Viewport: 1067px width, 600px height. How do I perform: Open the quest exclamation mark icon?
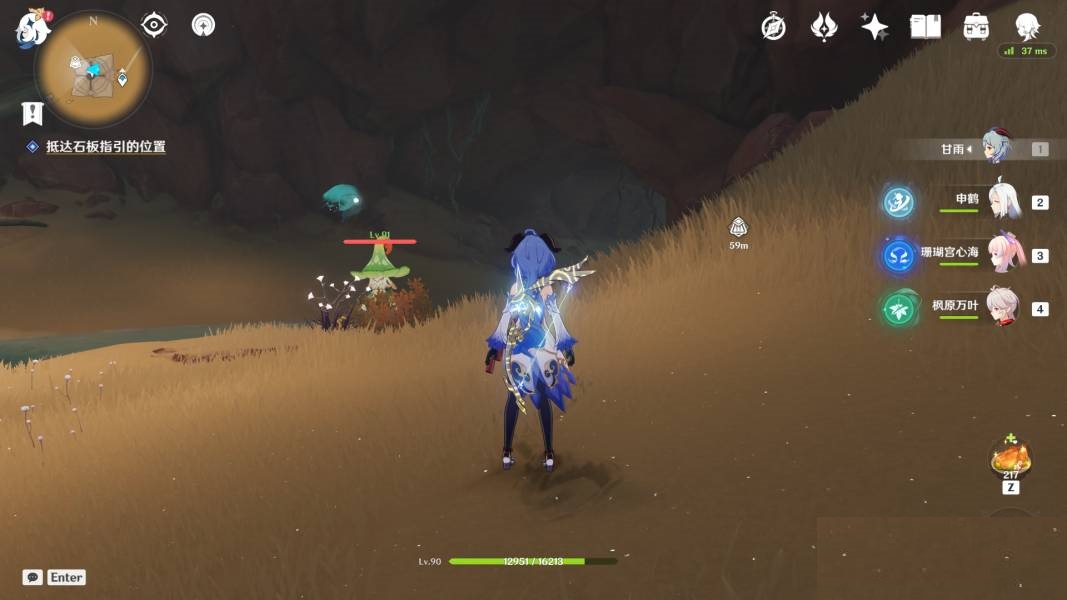click(34, 111)
